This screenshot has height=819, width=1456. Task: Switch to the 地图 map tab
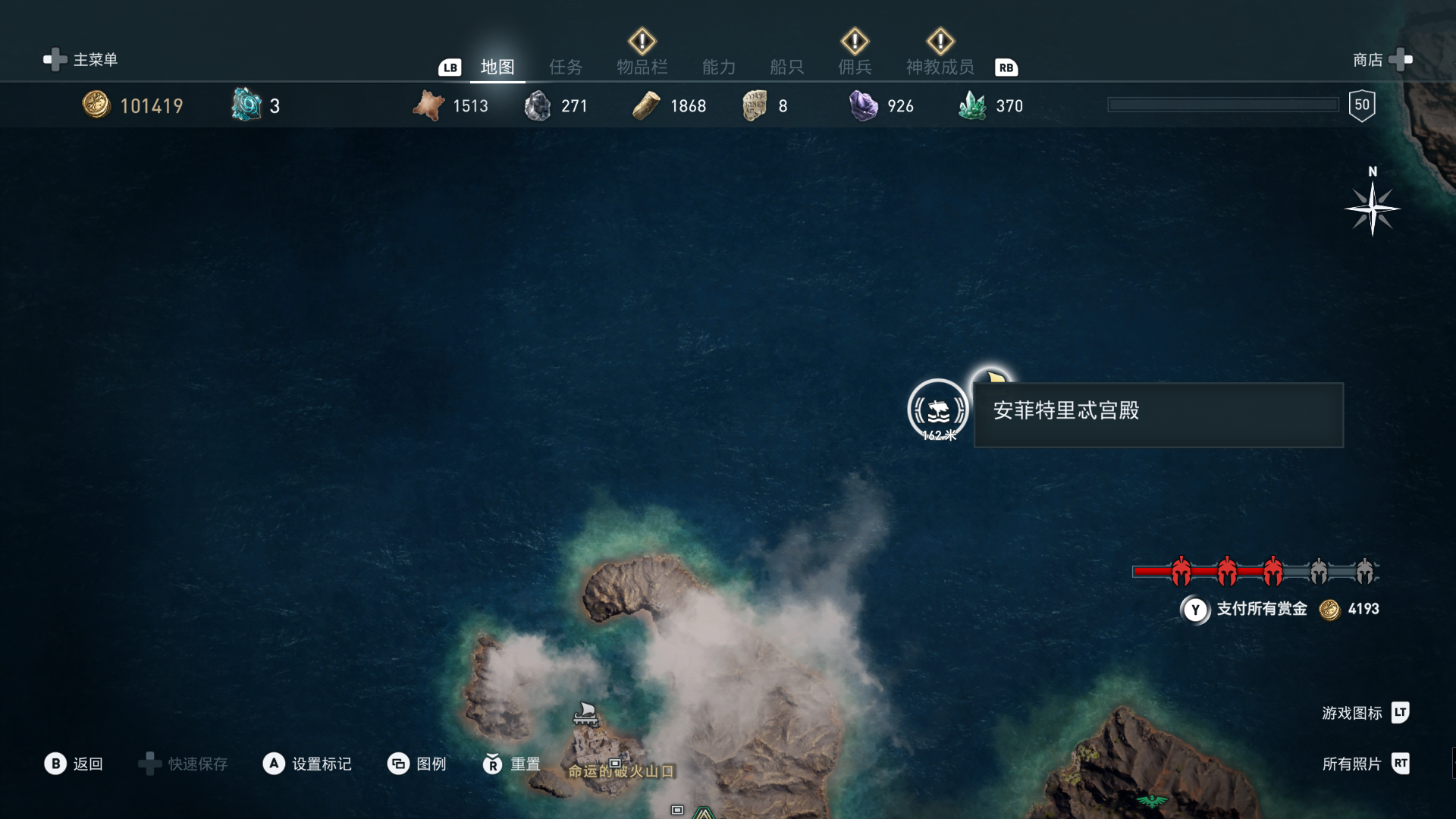[497, 67]
